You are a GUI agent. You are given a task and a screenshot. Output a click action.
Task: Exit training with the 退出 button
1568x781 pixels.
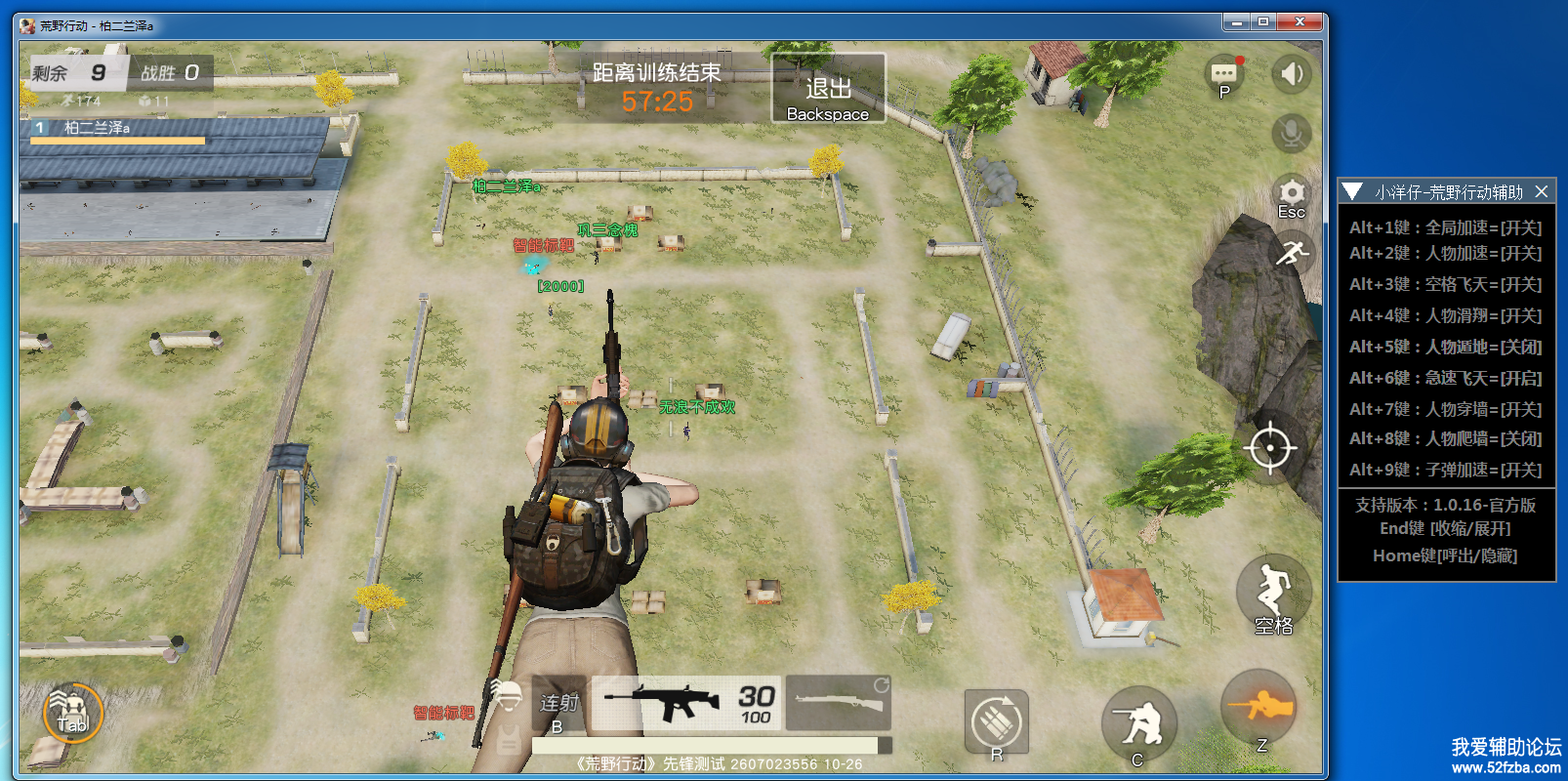click(828, 89)
